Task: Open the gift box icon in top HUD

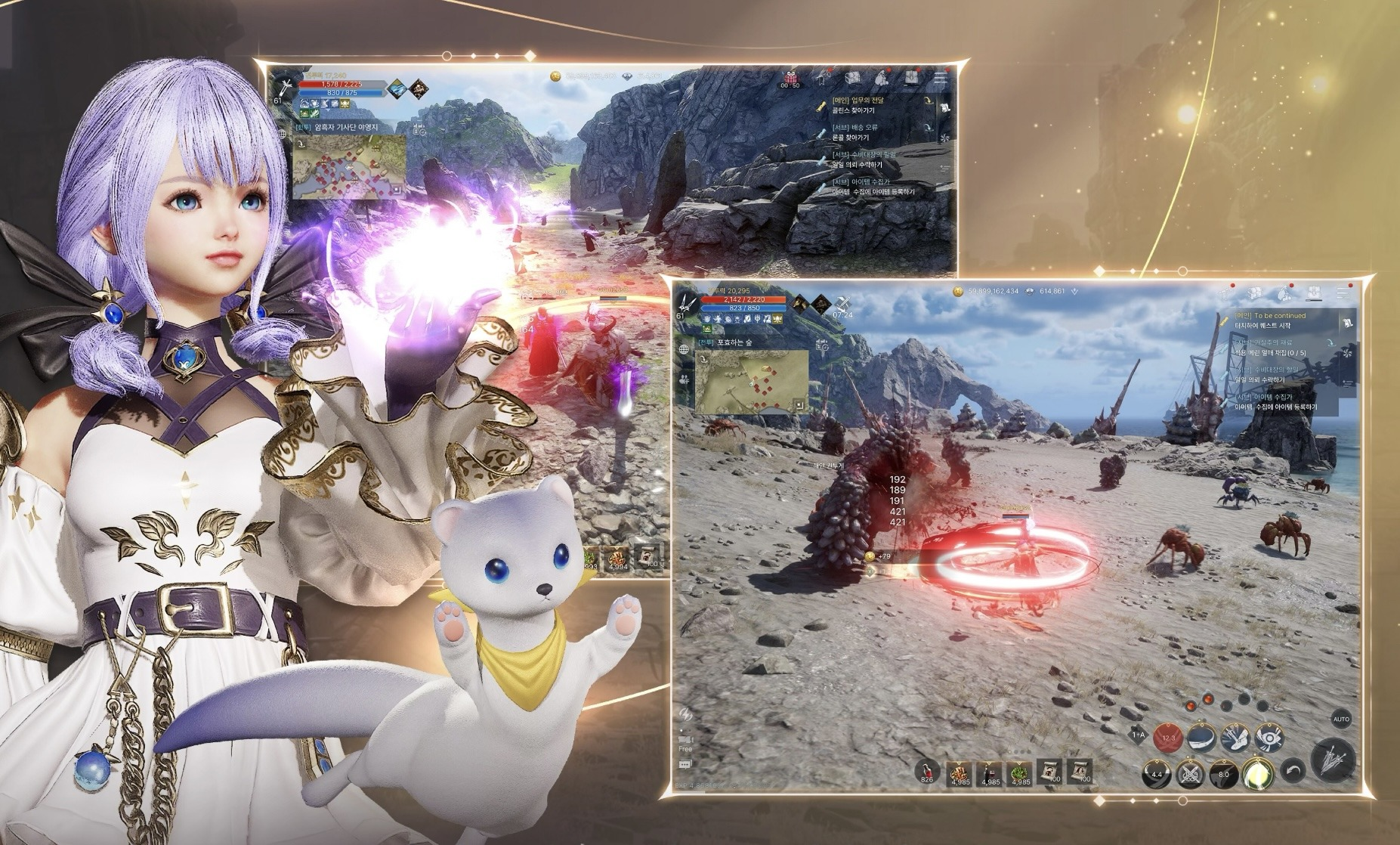Action: [x=791, y=78]
